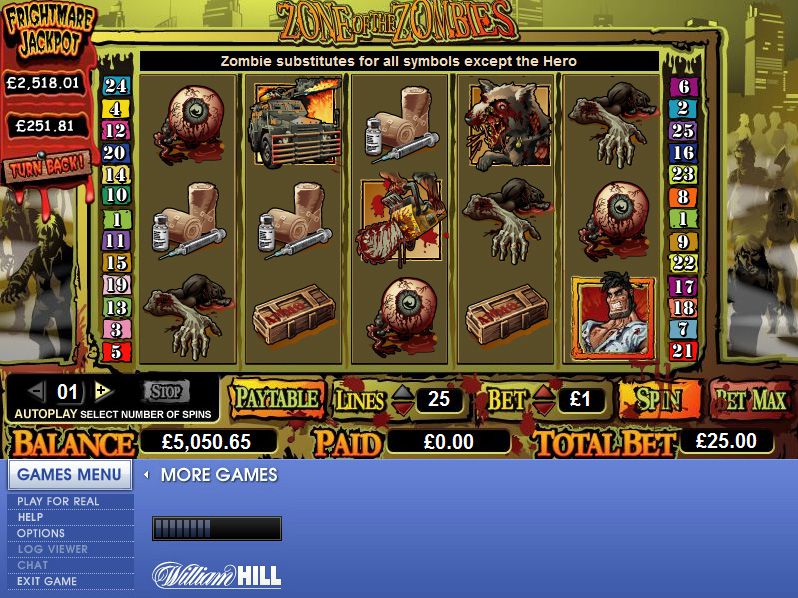This screenshot has height=598, width=798.
Task: Select payline number 21 marker
Action: coord(683,351)
